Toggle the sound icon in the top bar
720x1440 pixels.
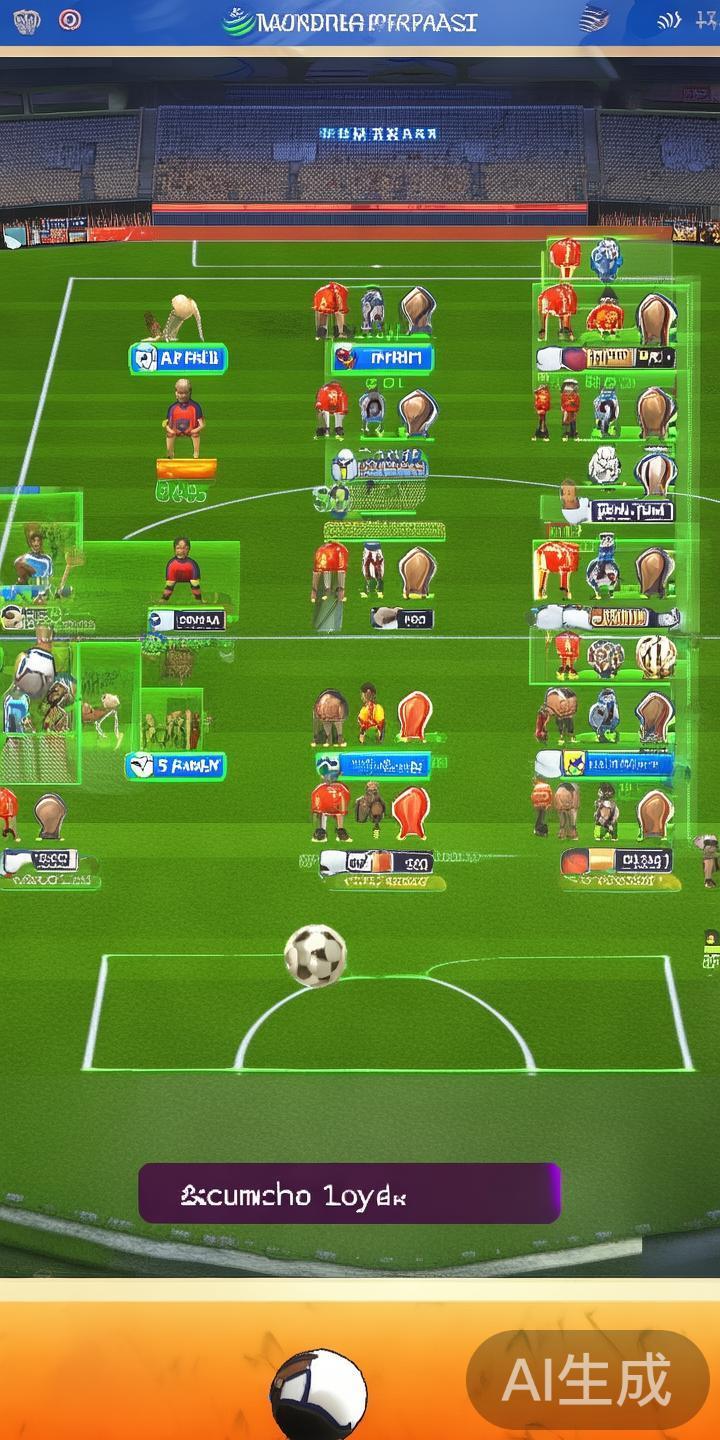[669, 21]
